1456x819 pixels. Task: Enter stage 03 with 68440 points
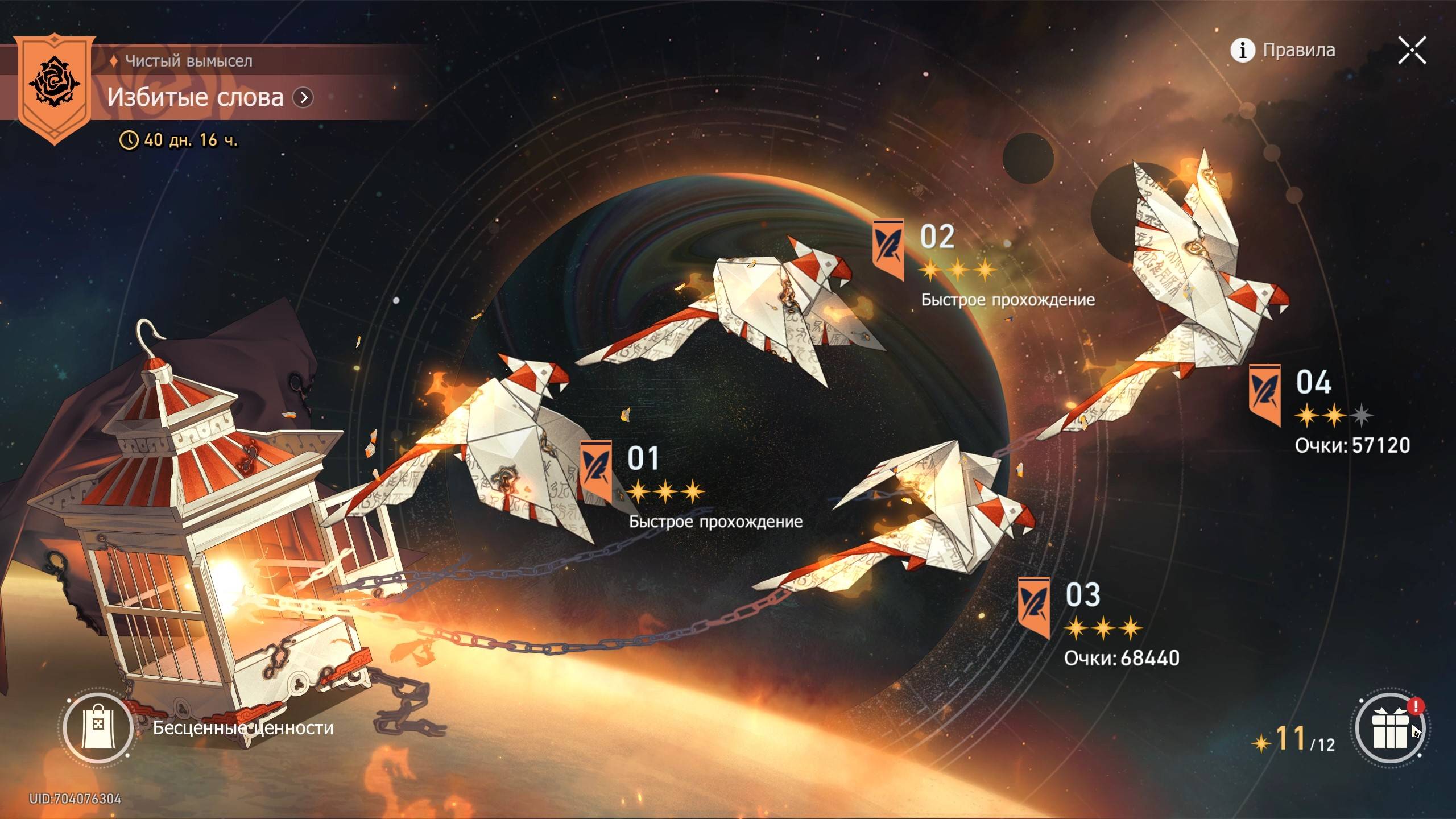[x=1033, y=607]
